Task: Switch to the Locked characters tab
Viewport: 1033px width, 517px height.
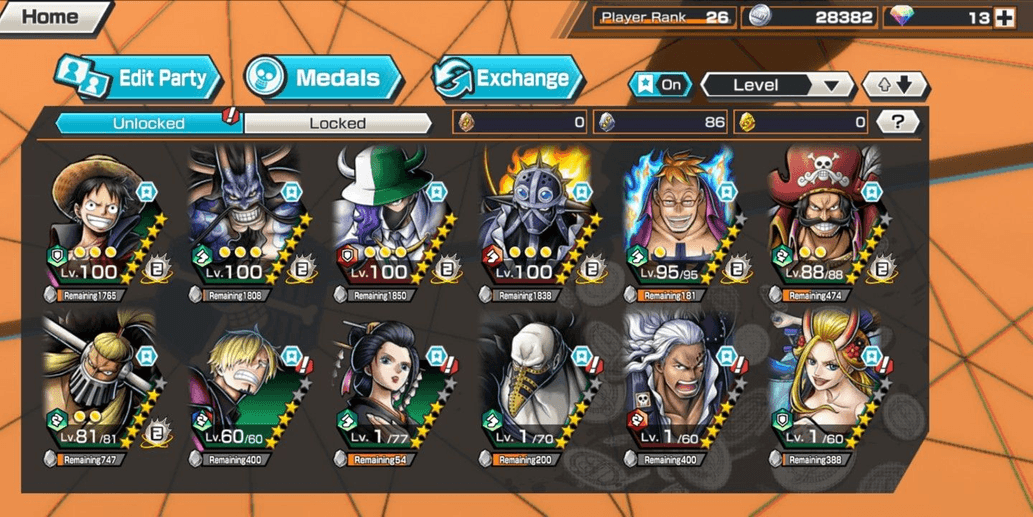Action: click(337, 123)
